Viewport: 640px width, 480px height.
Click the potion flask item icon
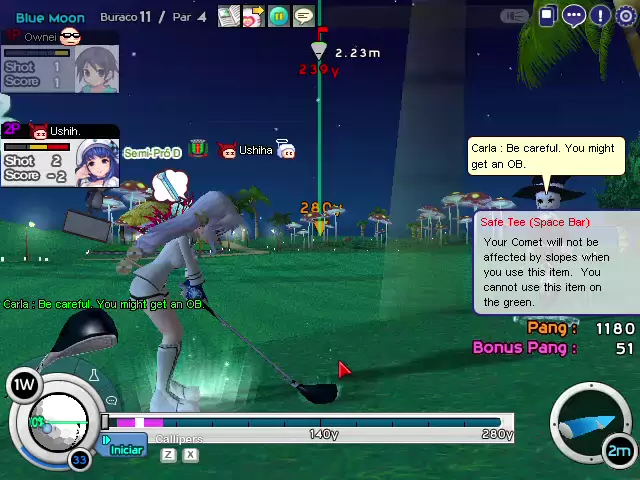pos(94,376)
